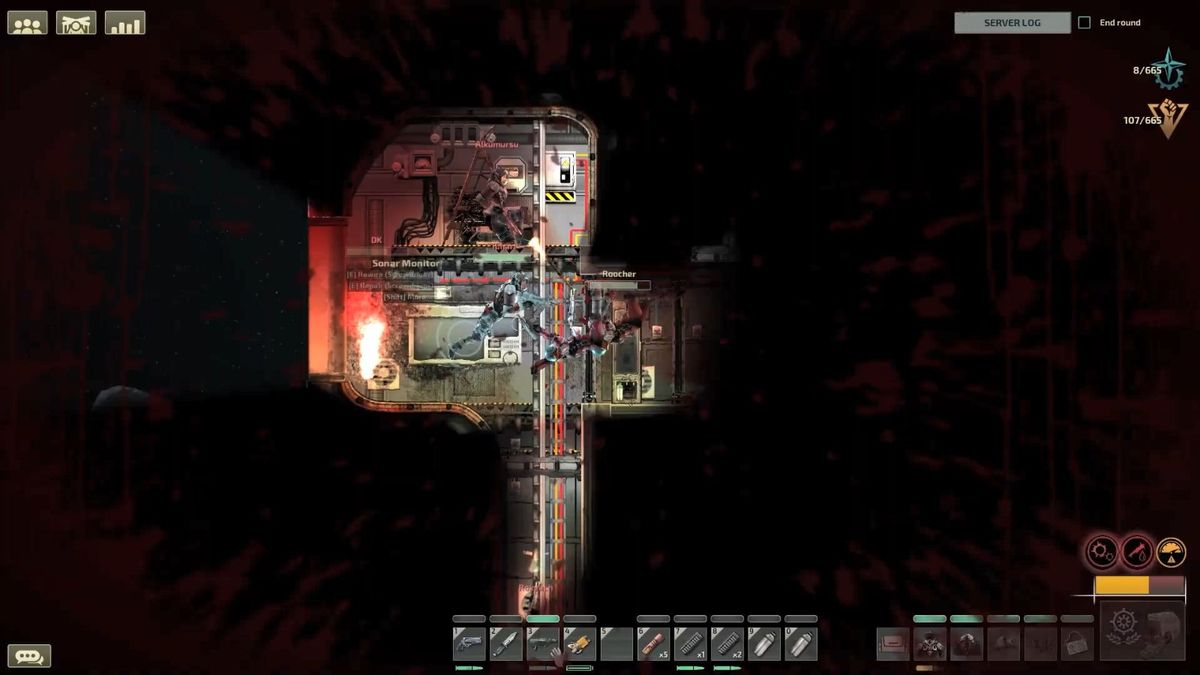The image size is (1200, 675).
Task: Select the revolver in hotbar slot 1
Action: [469, 643]
